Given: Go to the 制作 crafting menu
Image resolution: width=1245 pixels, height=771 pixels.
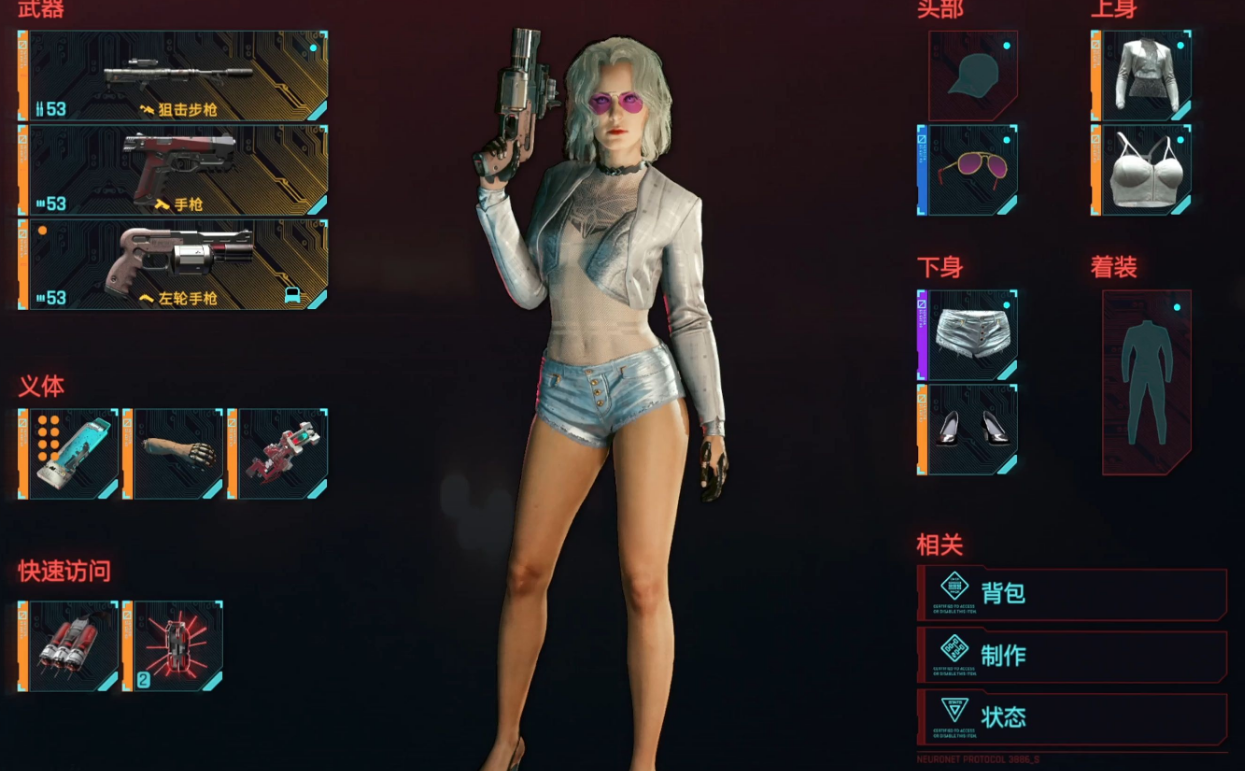Looking at the screenshot, I should click(1071, 656).
